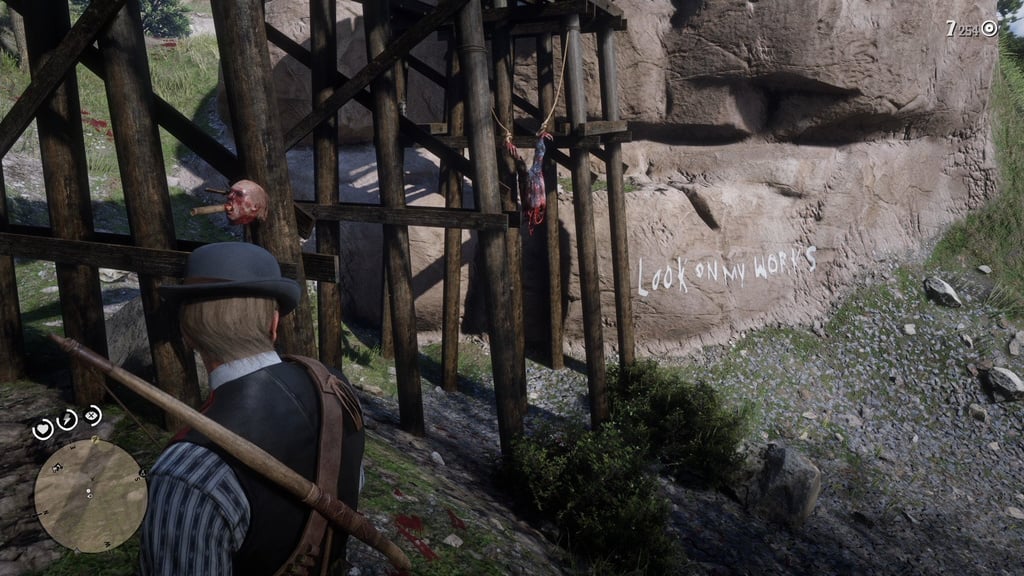
Task: Click the ammo type bullseye icon
Action: point(989,28)
